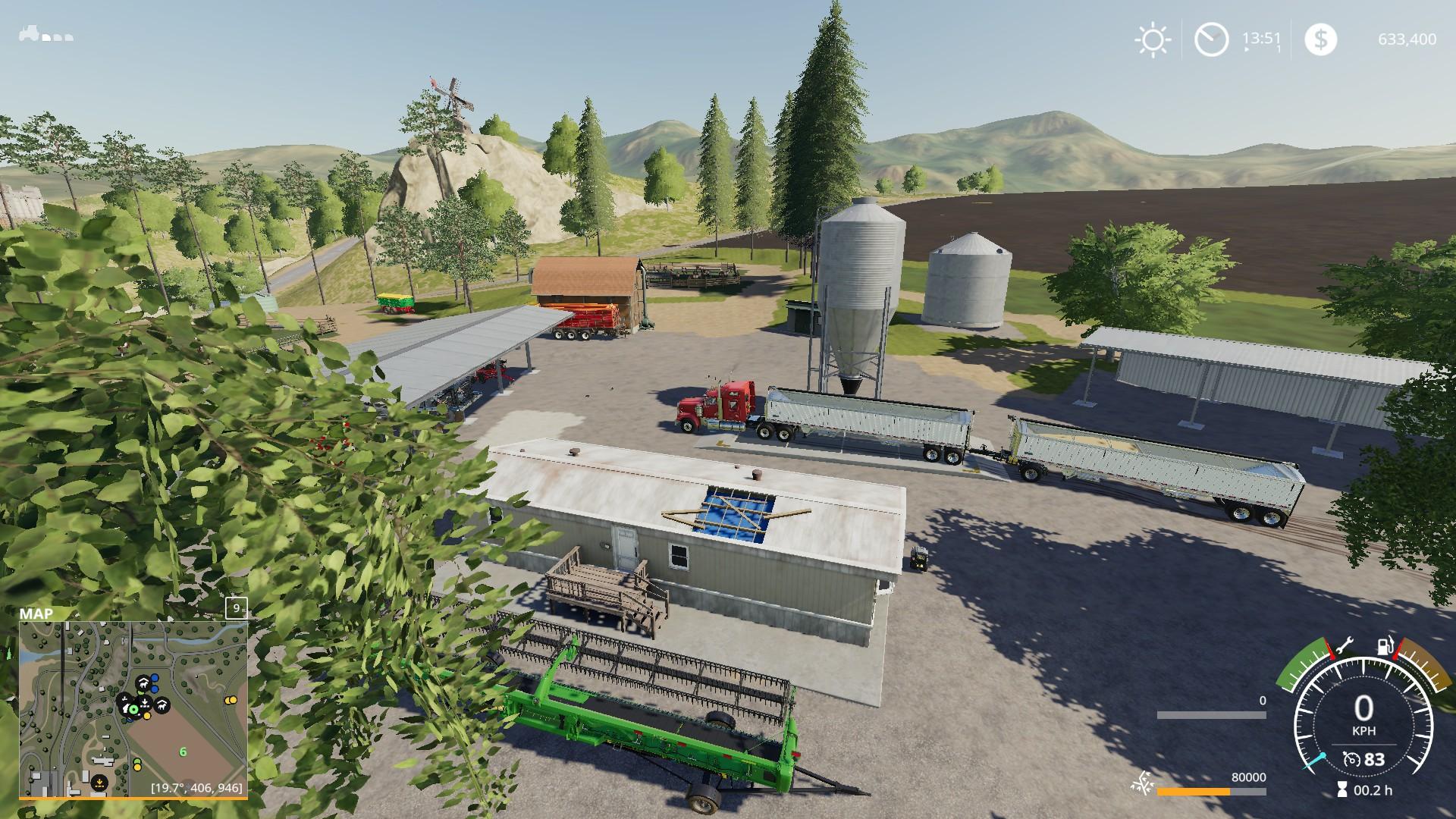The image size is (1456, 819).
Task: Open the dollar-sign money icon
Action: [1320, 39]
